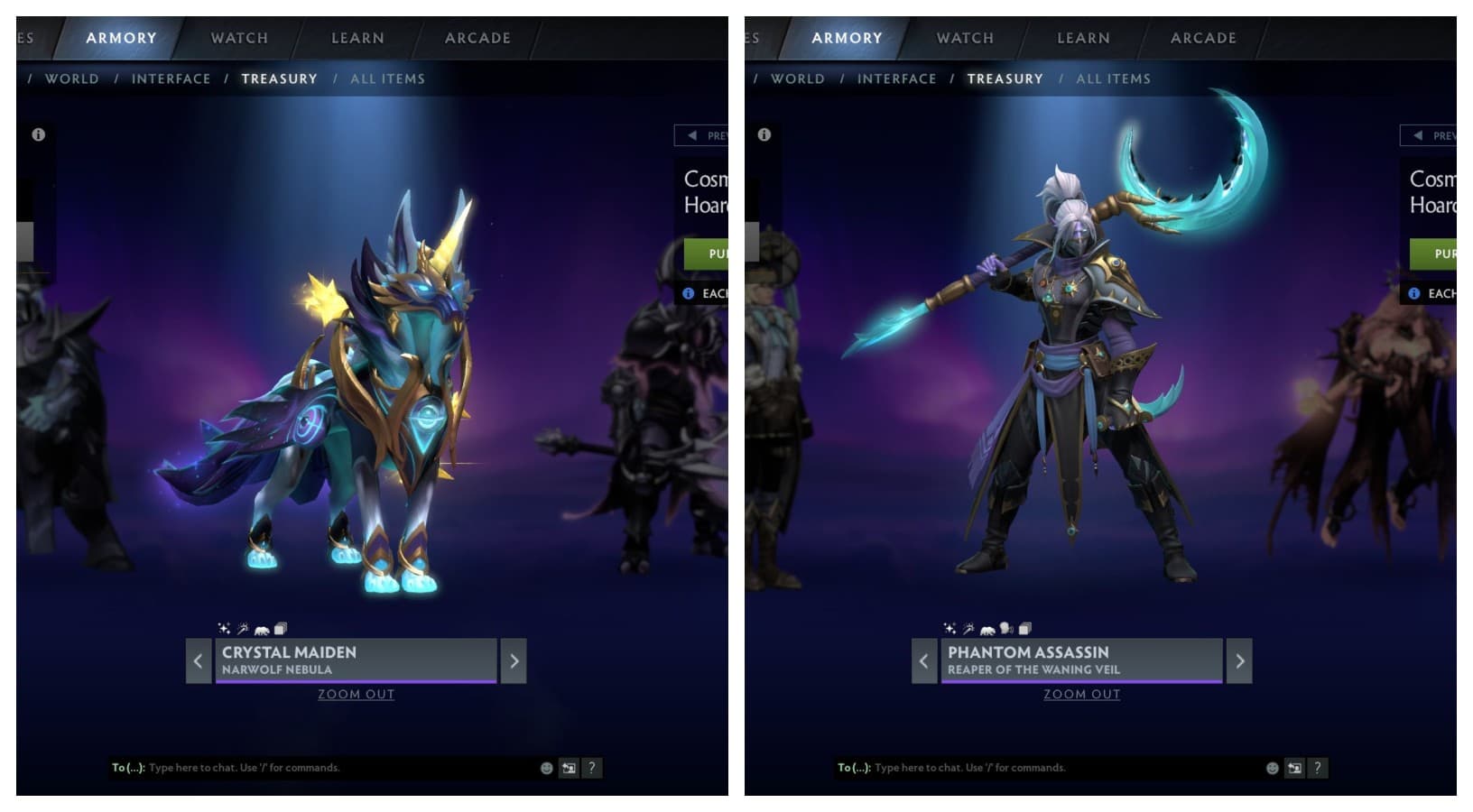The image size is (1473, 812).
Task: Click the info icon at top-left of the hero preview
Action: 37,135
